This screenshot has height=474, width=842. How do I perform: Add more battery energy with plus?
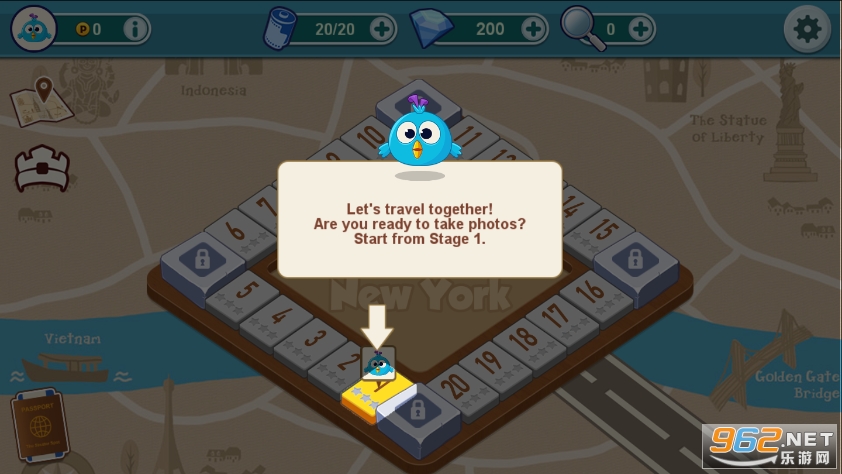click(x=382, y=29)
